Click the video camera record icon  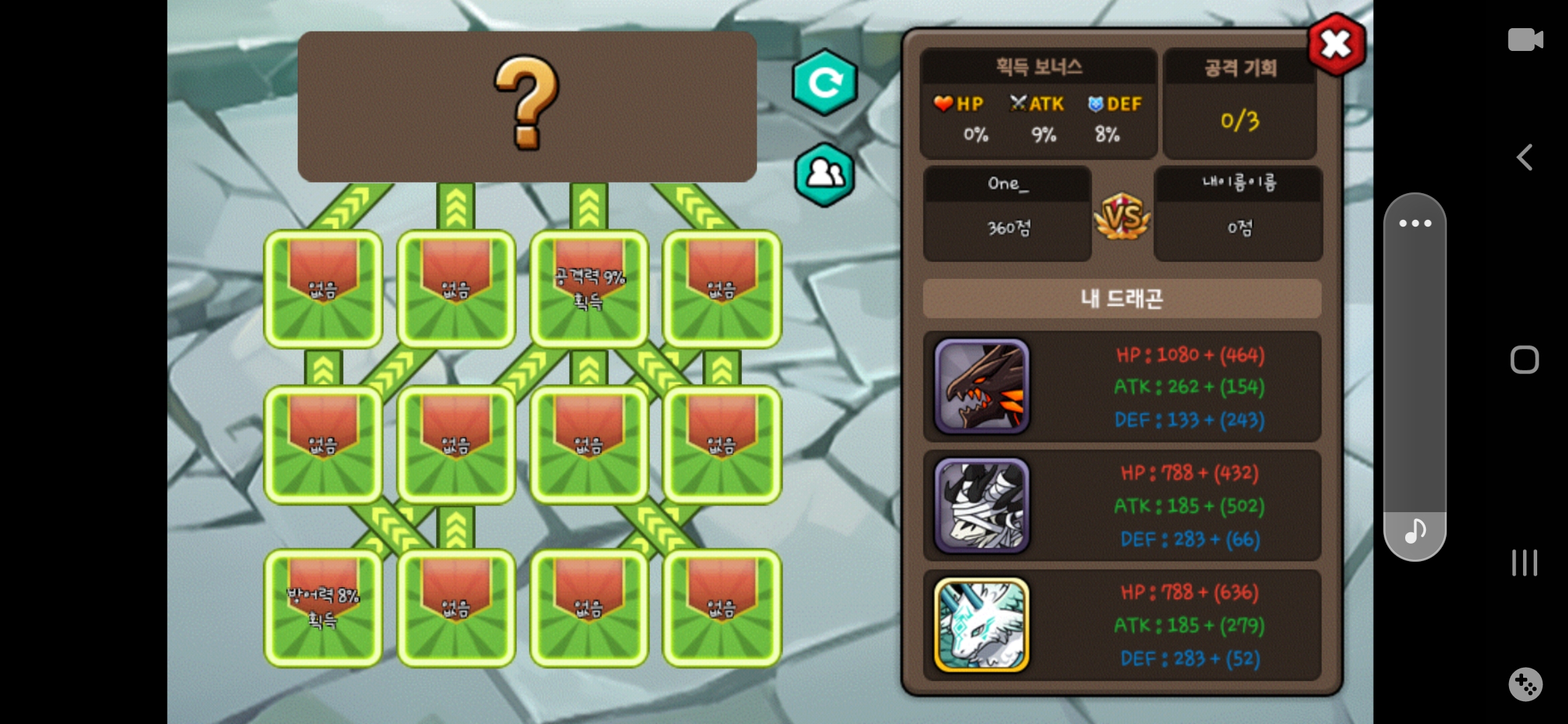[1525, 40]
